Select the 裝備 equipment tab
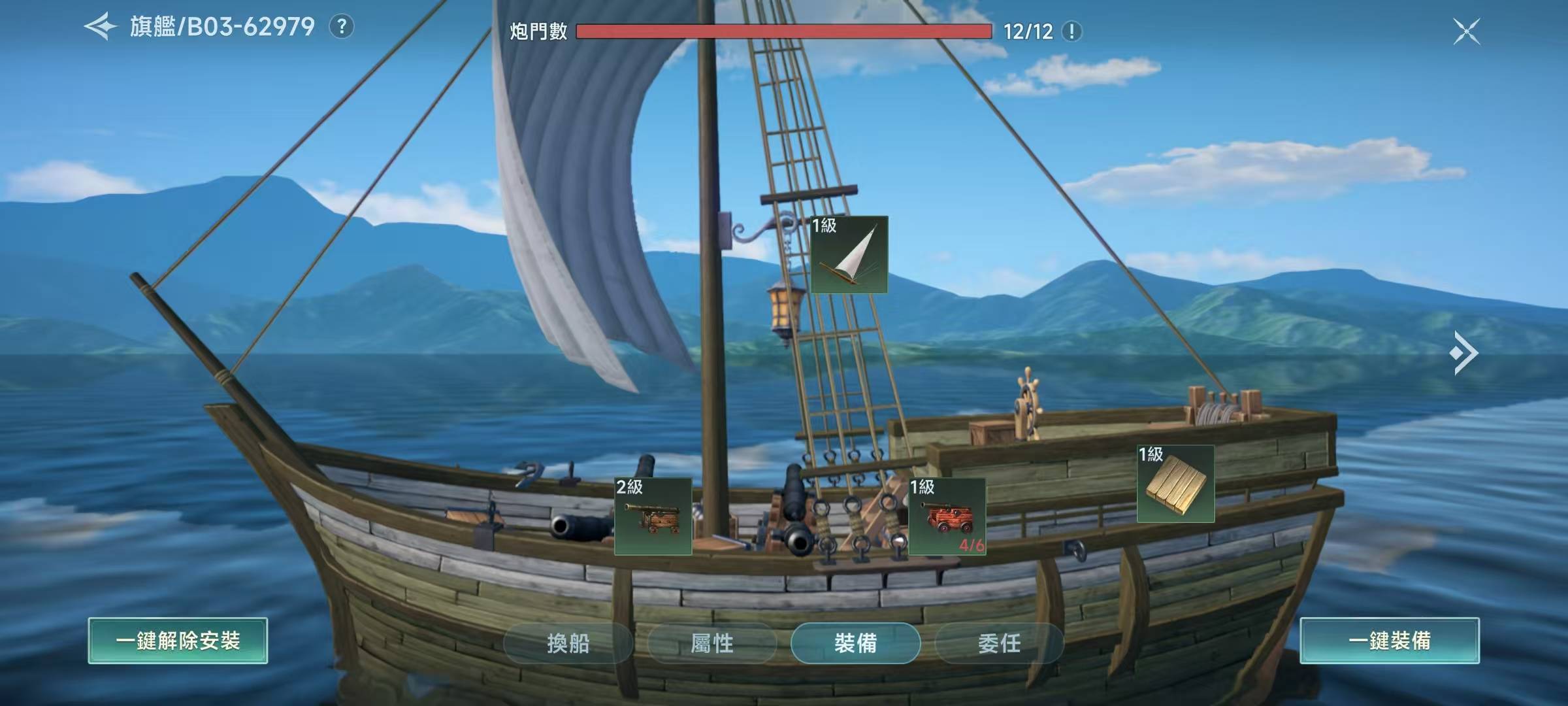1568x706 pixels. 855,643
